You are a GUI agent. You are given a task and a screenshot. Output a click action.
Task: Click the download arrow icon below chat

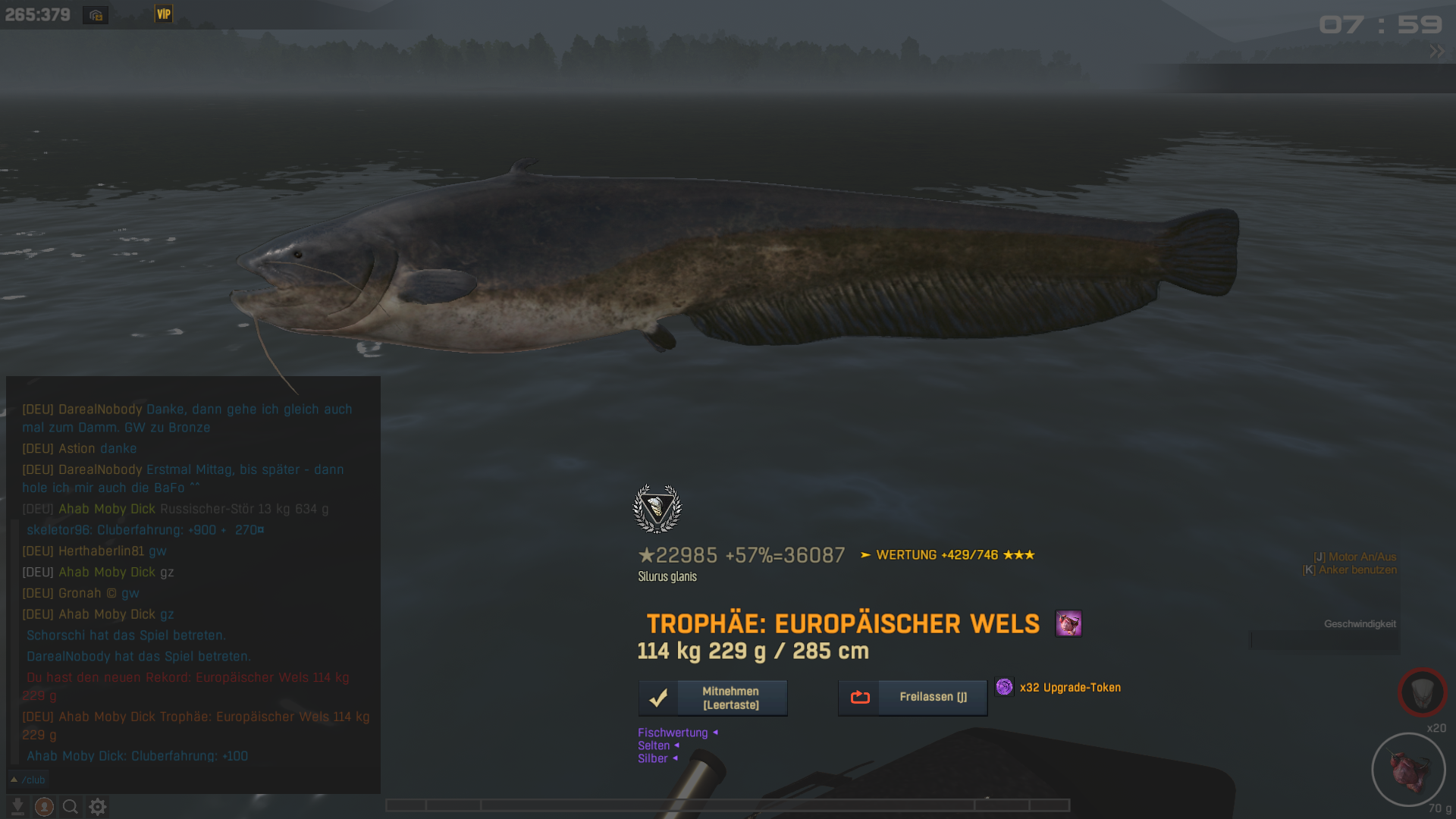pos(17,807)
